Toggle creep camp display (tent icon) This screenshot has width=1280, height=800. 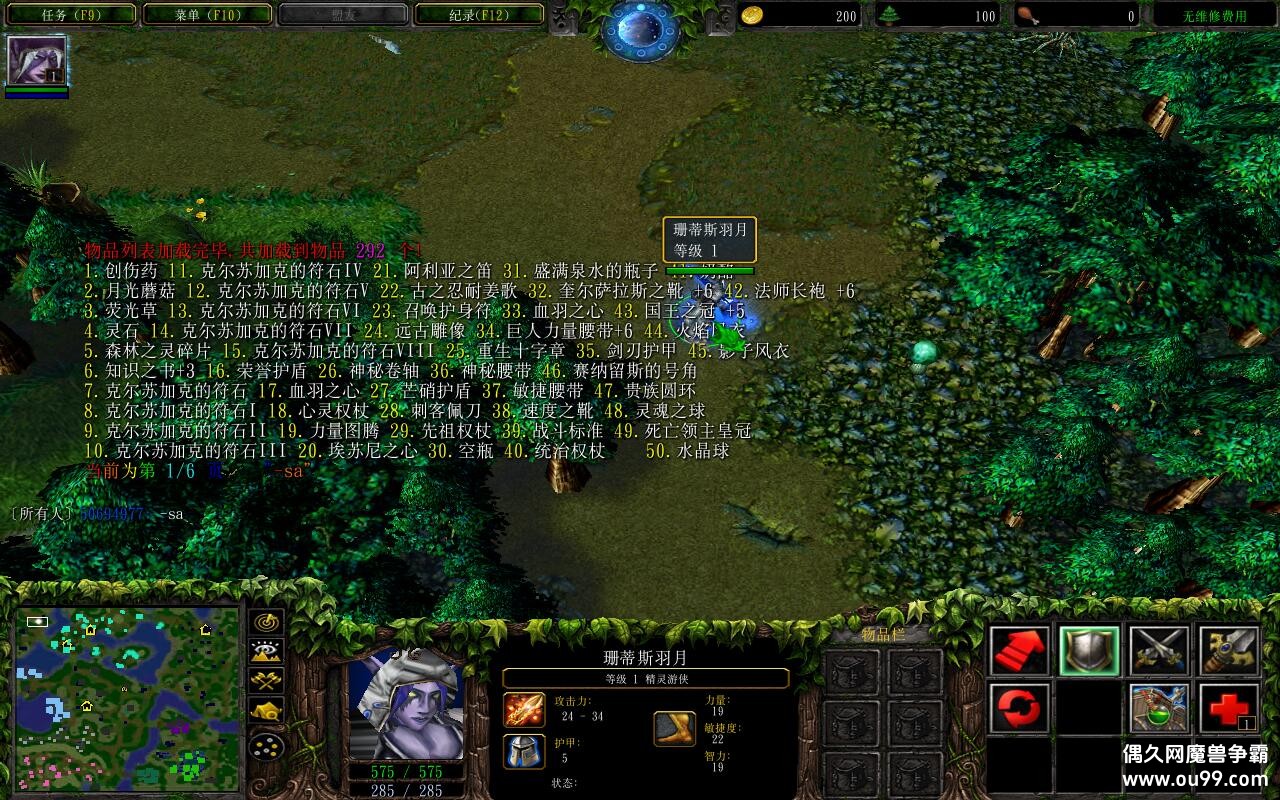click(x=267, y=711)
